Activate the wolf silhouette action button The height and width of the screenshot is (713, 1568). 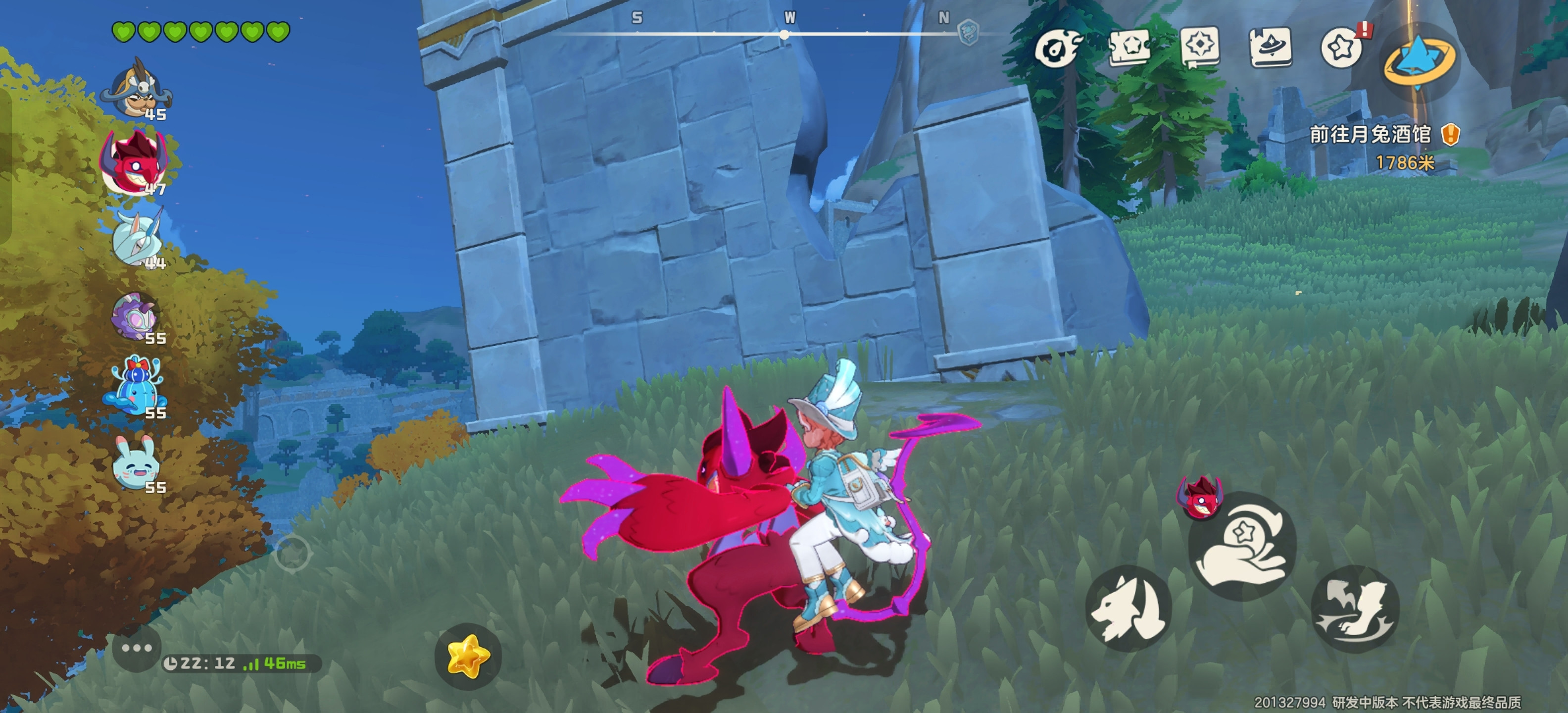(x=1128, y=608)
